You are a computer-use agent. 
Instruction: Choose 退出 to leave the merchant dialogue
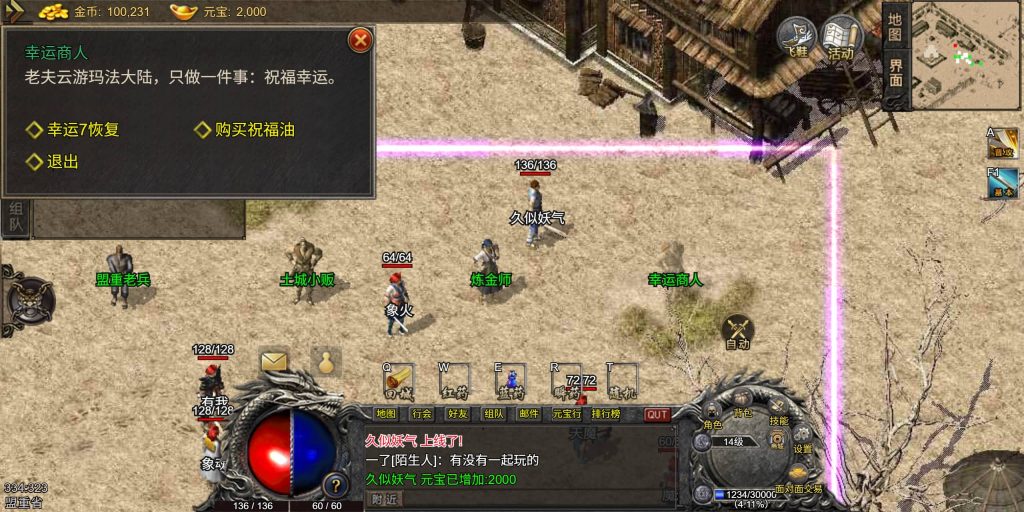click(x=62, y=162)
